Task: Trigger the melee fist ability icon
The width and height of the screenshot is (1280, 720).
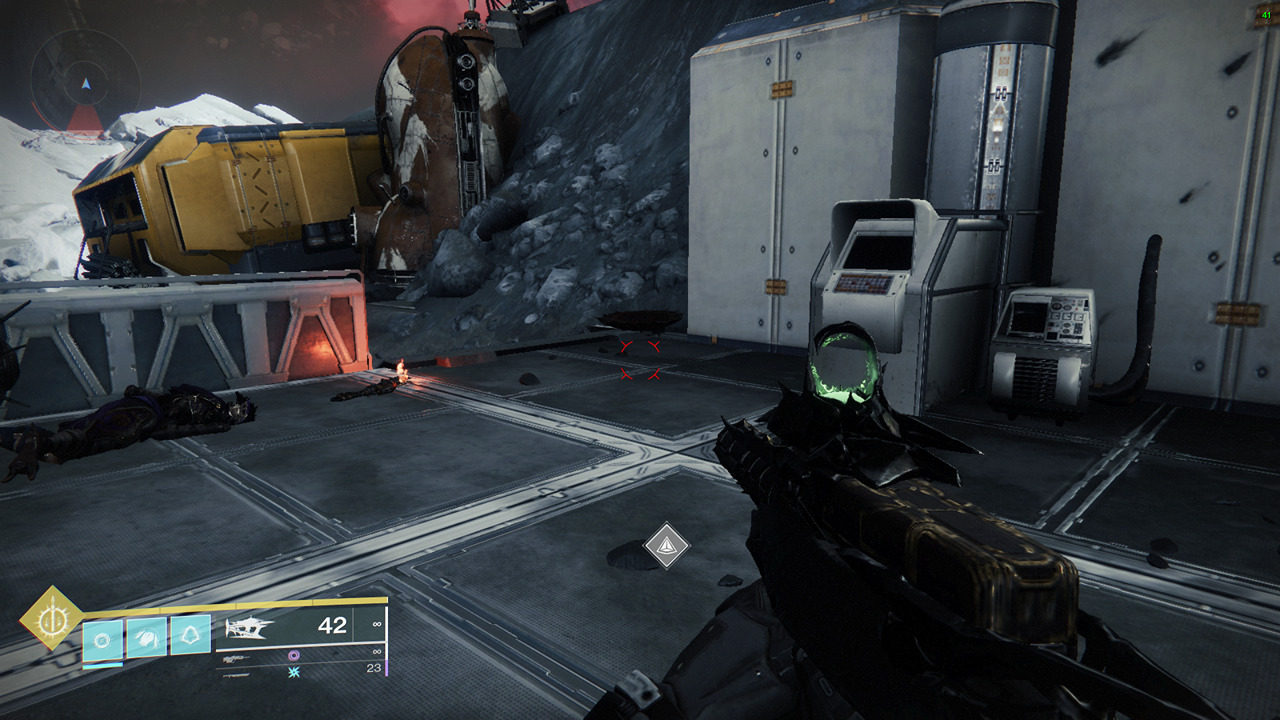Action: tap(146, 637)
